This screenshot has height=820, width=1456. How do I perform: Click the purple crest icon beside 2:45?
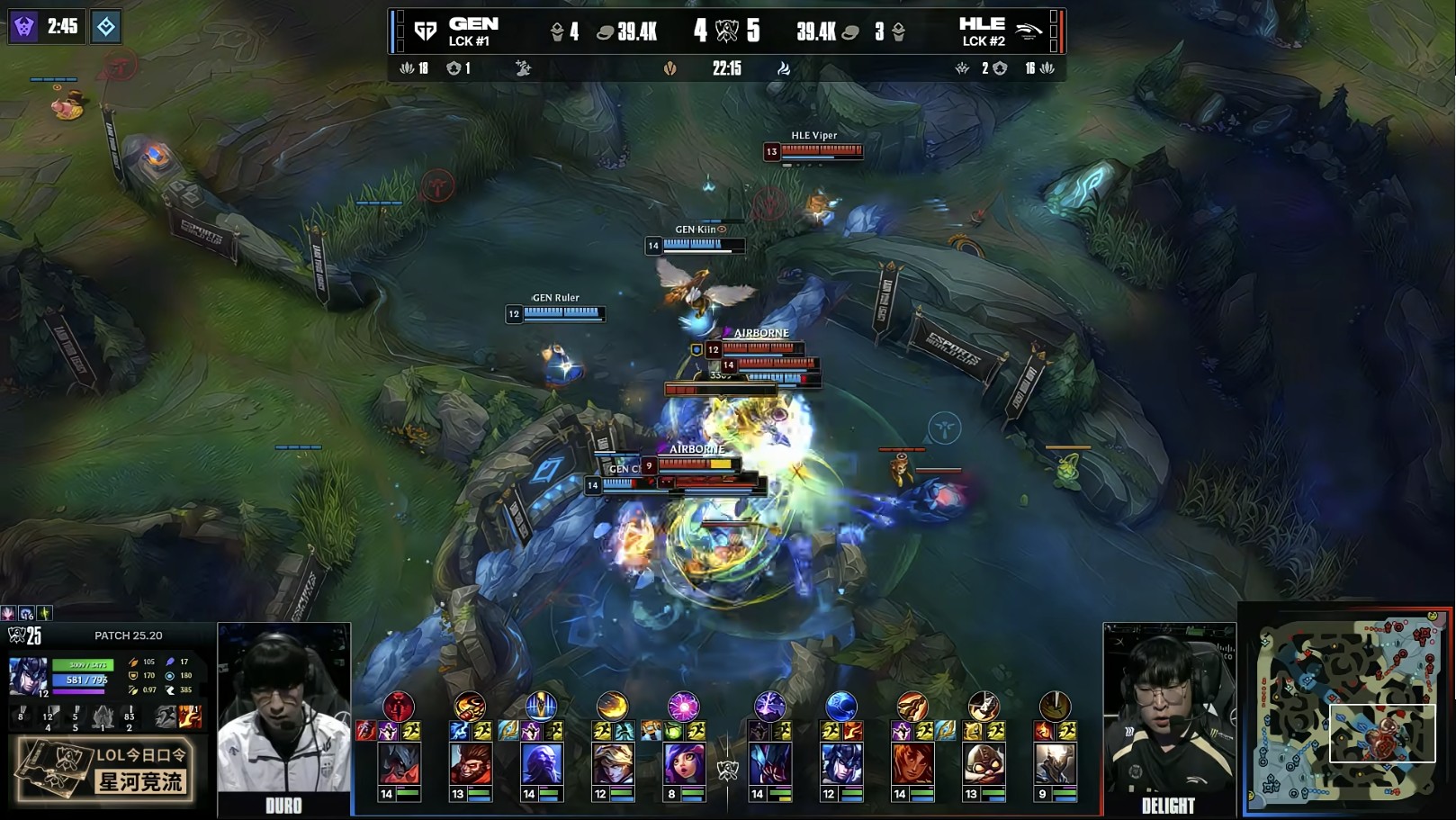[x=24, y=26]
